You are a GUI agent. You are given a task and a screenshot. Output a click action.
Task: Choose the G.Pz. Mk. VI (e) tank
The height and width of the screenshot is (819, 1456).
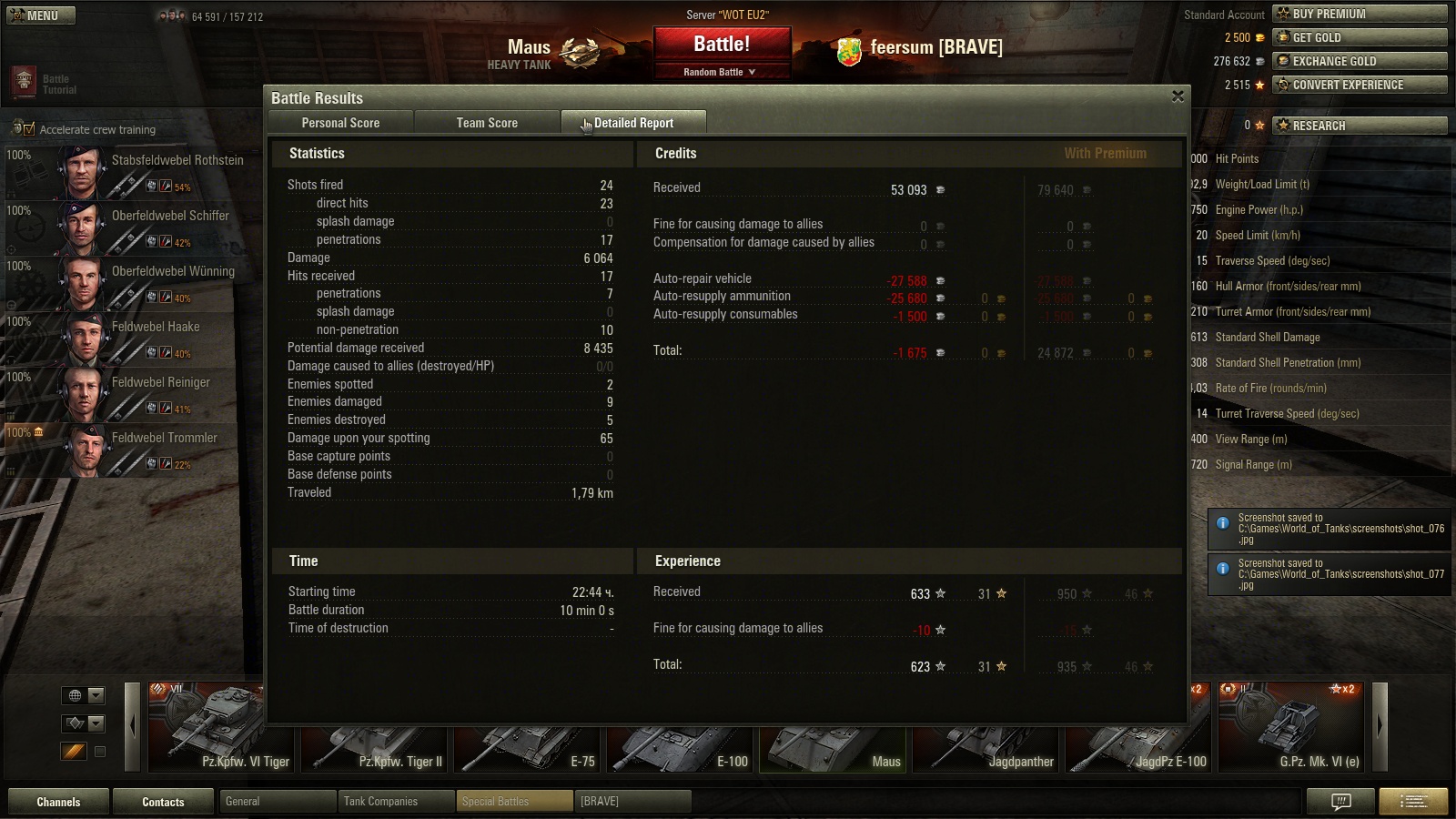[x=1292, y=727]
